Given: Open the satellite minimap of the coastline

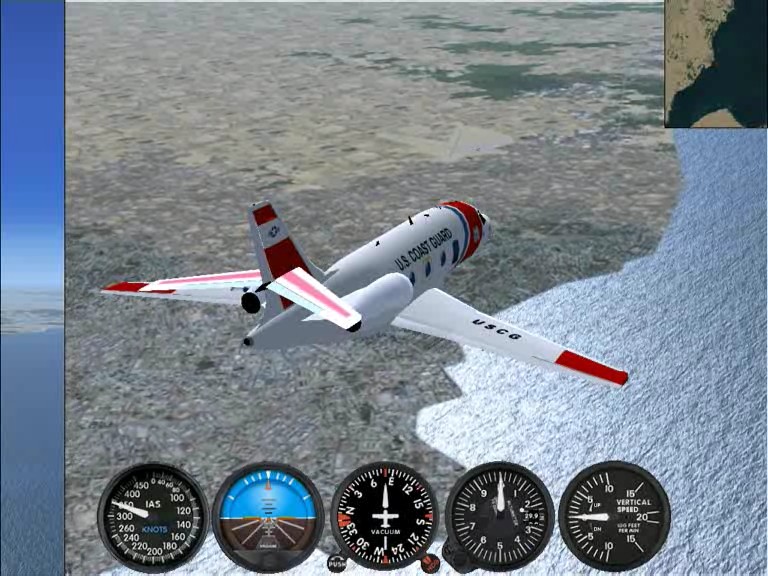Looking at the screenshot, I should (716, 63).
